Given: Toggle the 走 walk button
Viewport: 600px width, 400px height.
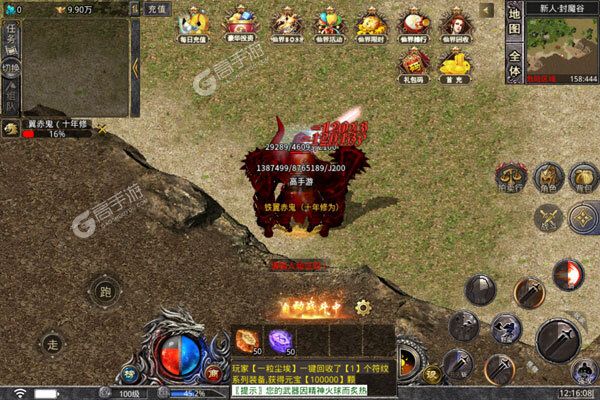Looking at the screenshot, I should tap(51, 342).
